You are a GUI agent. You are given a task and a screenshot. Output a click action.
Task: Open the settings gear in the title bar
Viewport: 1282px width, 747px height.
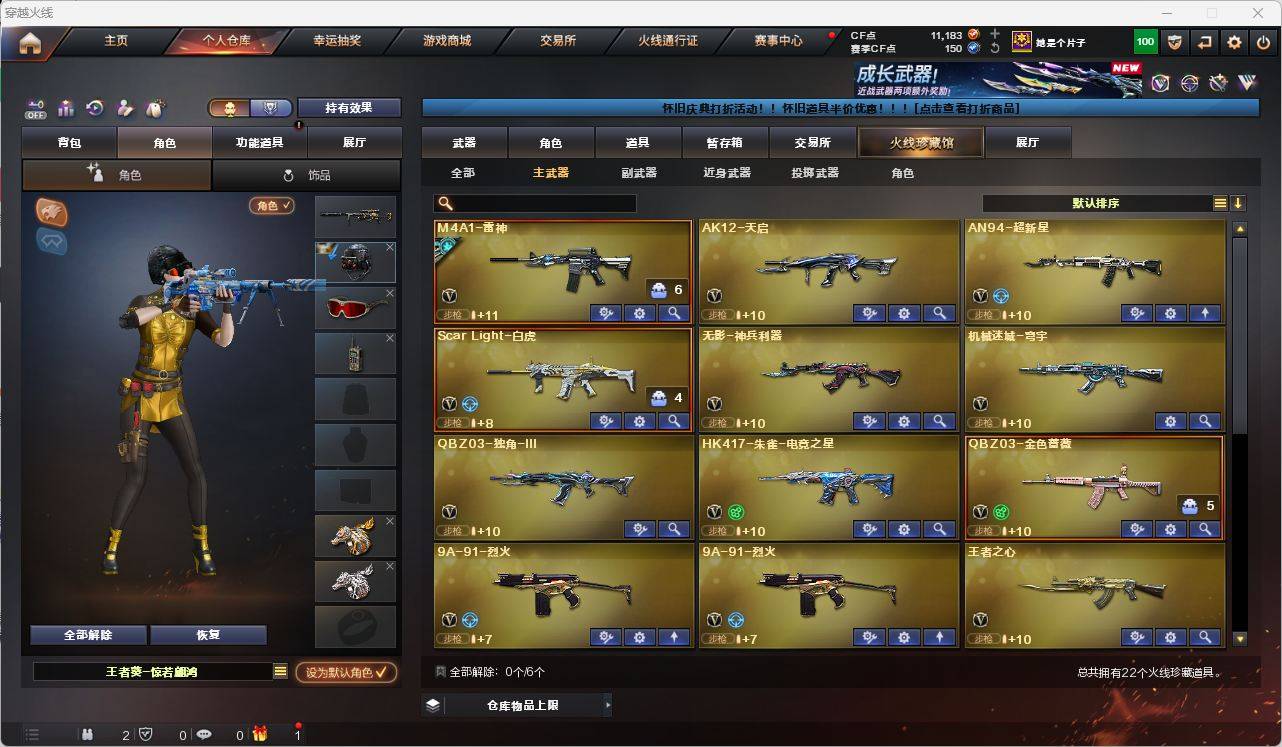click(x=1233, y=41)
